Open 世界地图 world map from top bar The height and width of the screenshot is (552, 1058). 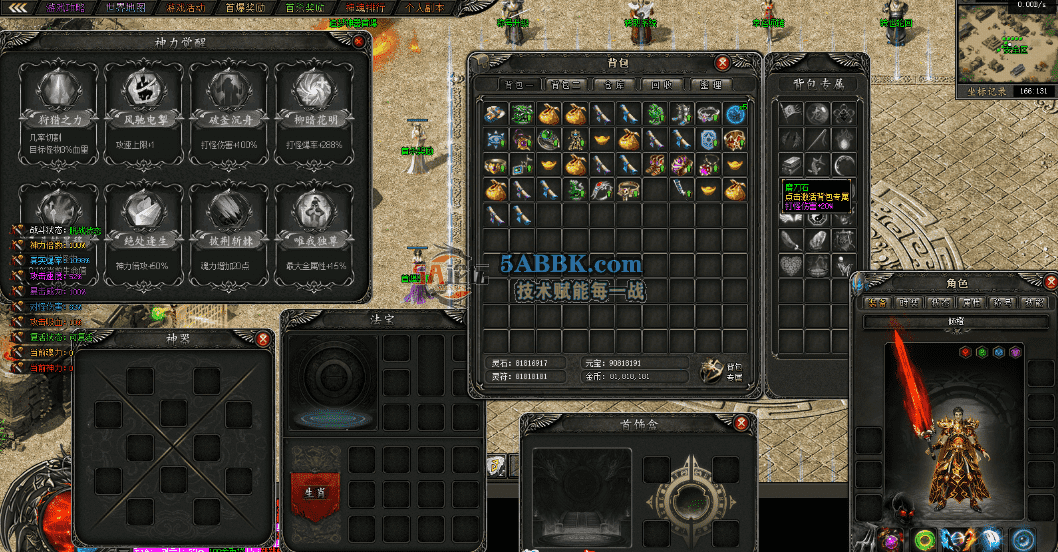(x=124, y=8)
